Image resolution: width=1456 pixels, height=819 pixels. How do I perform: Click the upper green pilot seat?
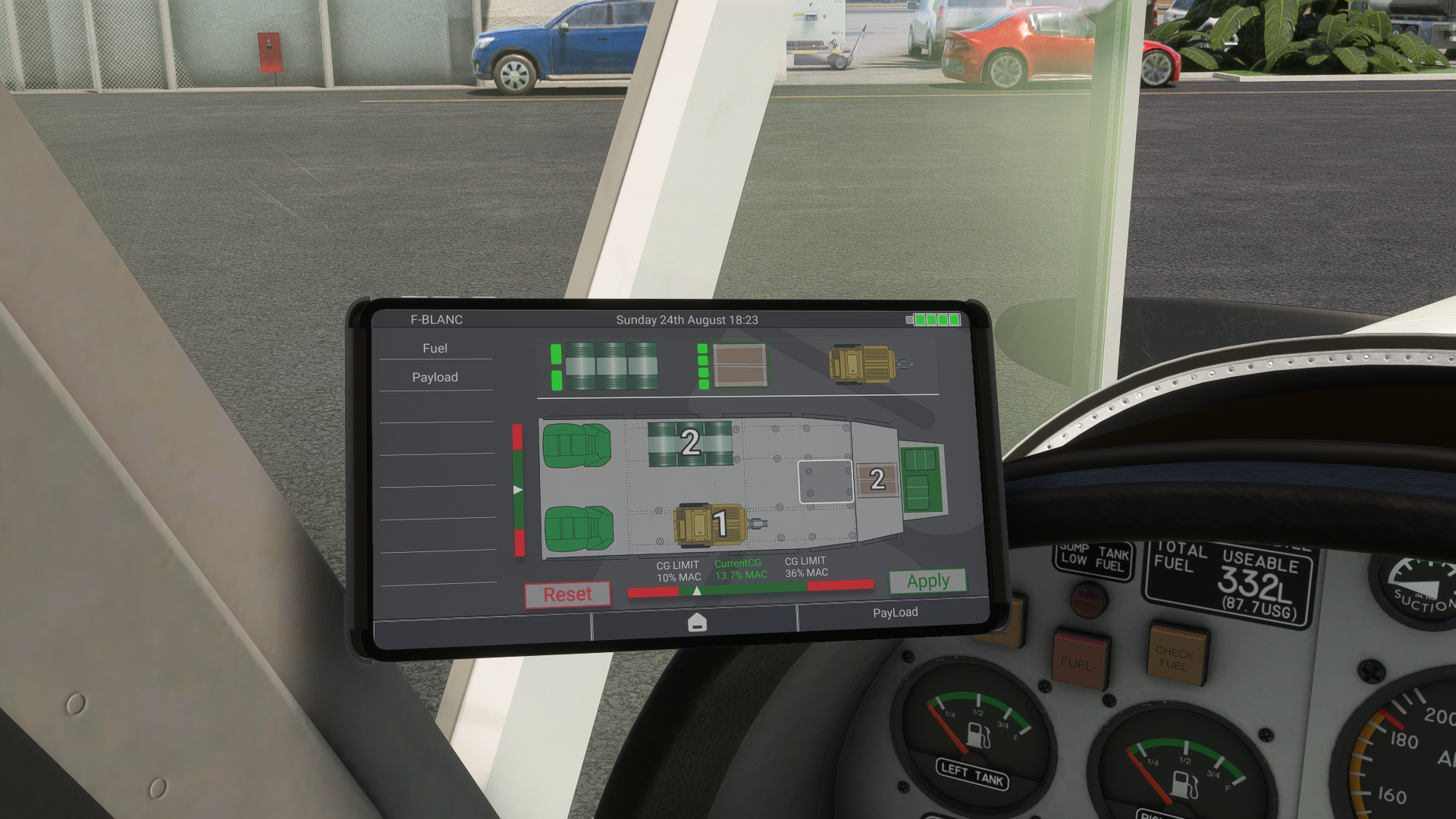[x=577, y=445]
